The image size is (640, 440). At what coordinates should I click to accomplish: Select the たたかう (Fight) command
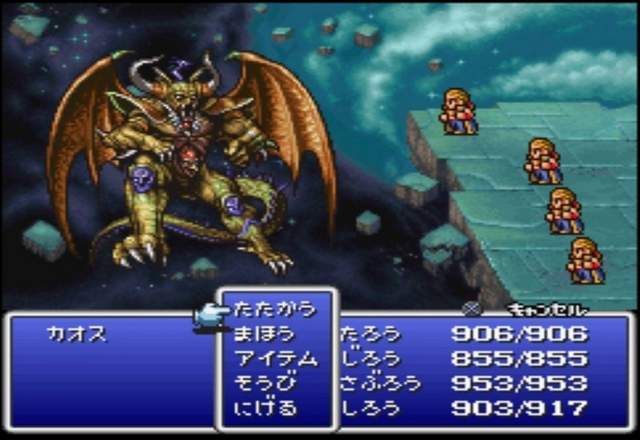pos(273,310)
